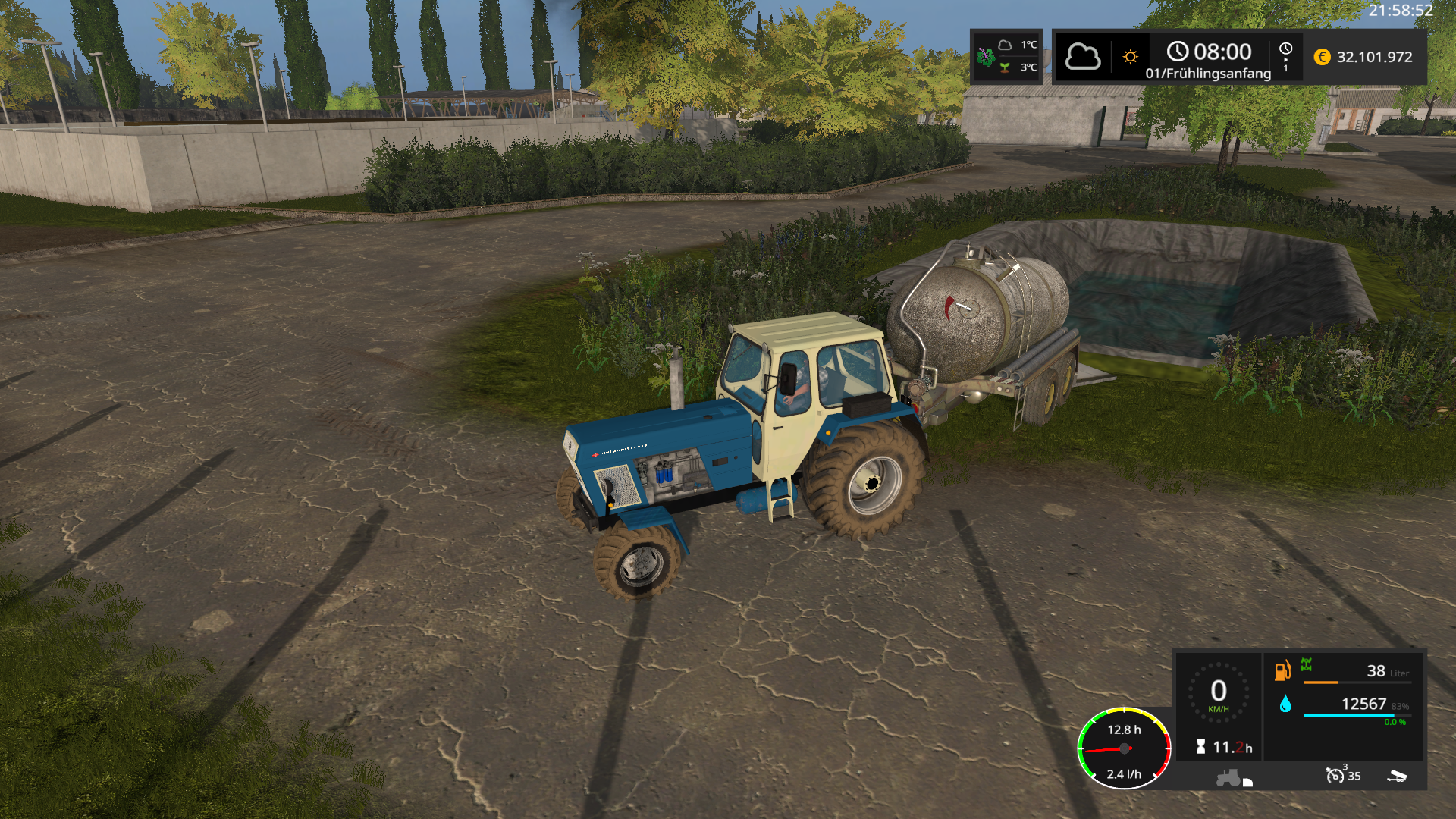This screenshot has width=1456, height=819.
Task: Select the seasons flower icon
Action: click(986, 56)
